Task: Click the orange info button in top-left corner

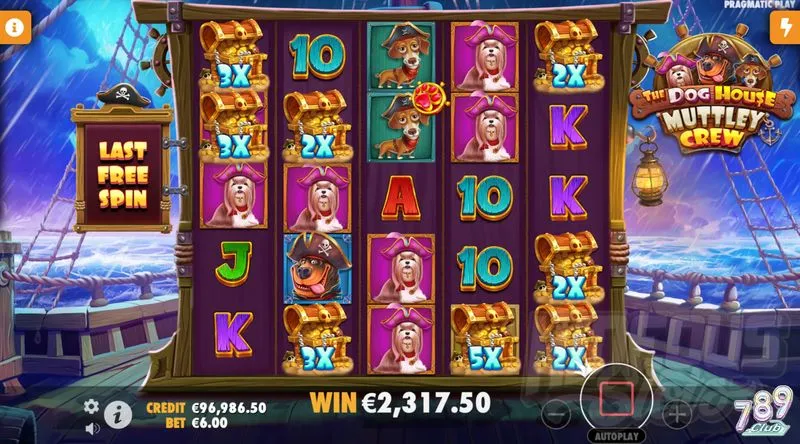Action: point(14,29)
